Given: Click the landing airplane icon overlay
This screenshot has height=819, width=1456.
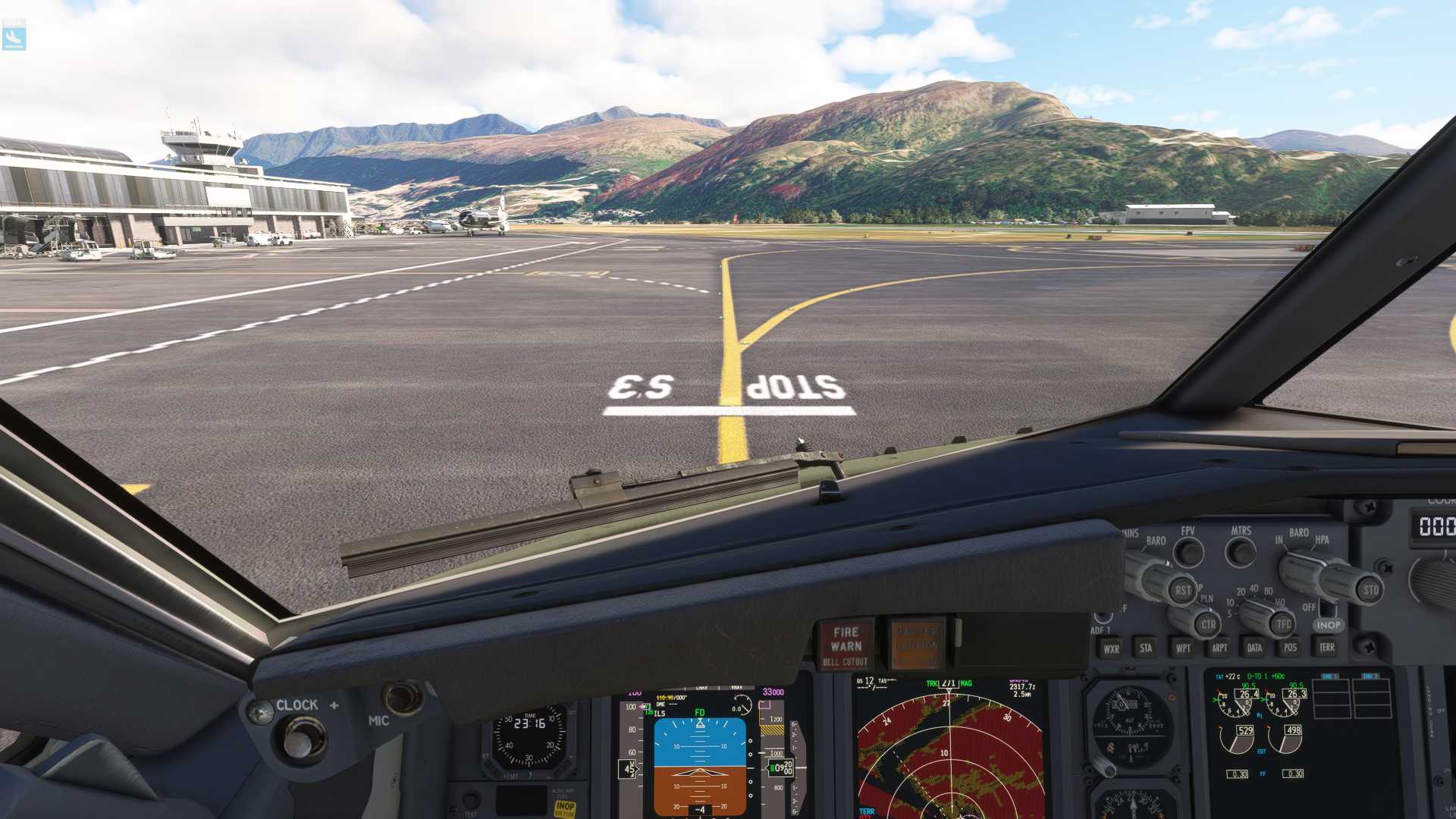Looking at the screenshot, I should tap(14, 36).
